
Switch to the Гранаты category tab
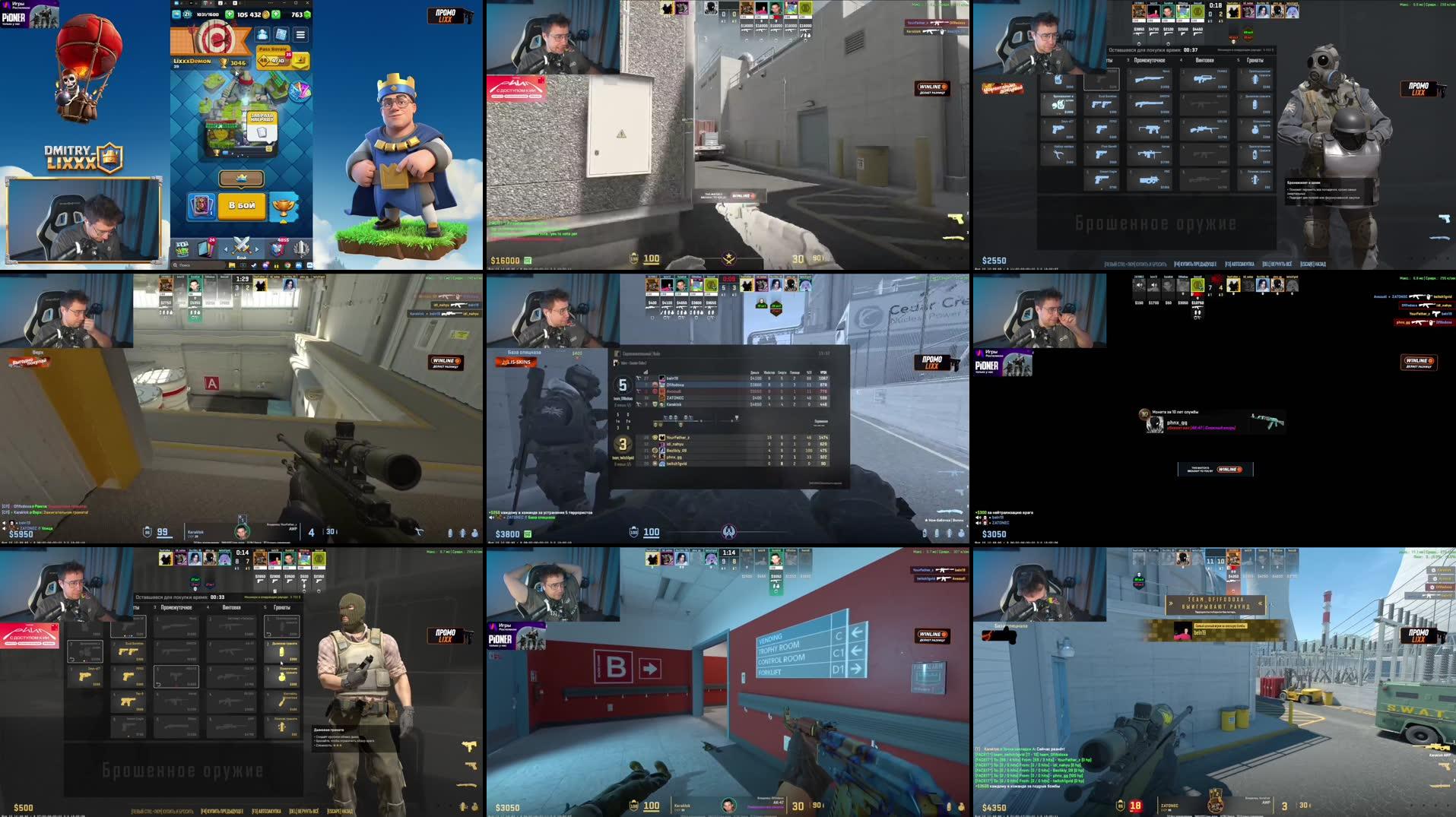[x=281, y=607]
